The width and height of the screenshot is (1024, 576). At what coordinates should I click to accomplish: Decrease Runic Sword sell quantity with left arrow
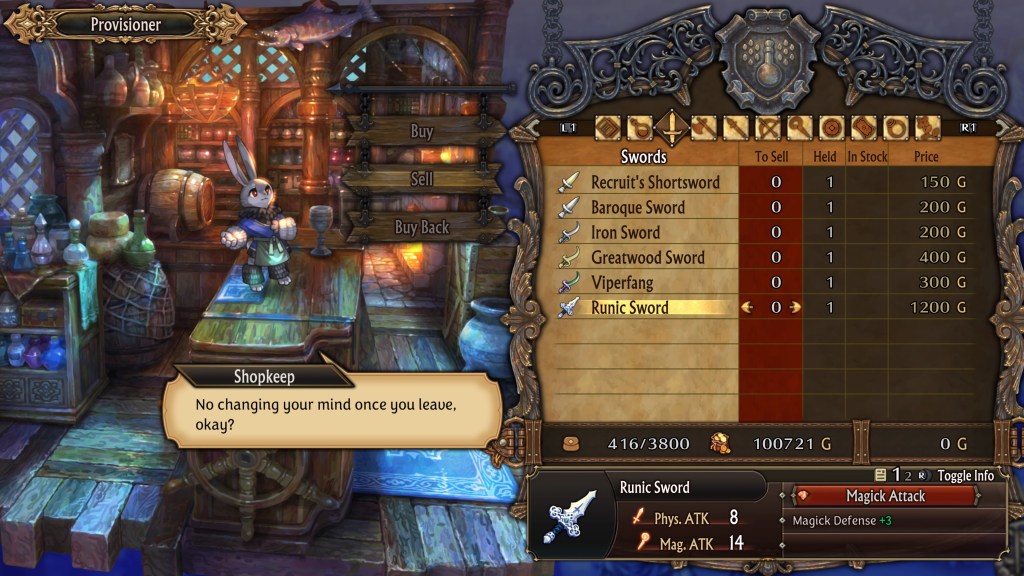point(747,307)
